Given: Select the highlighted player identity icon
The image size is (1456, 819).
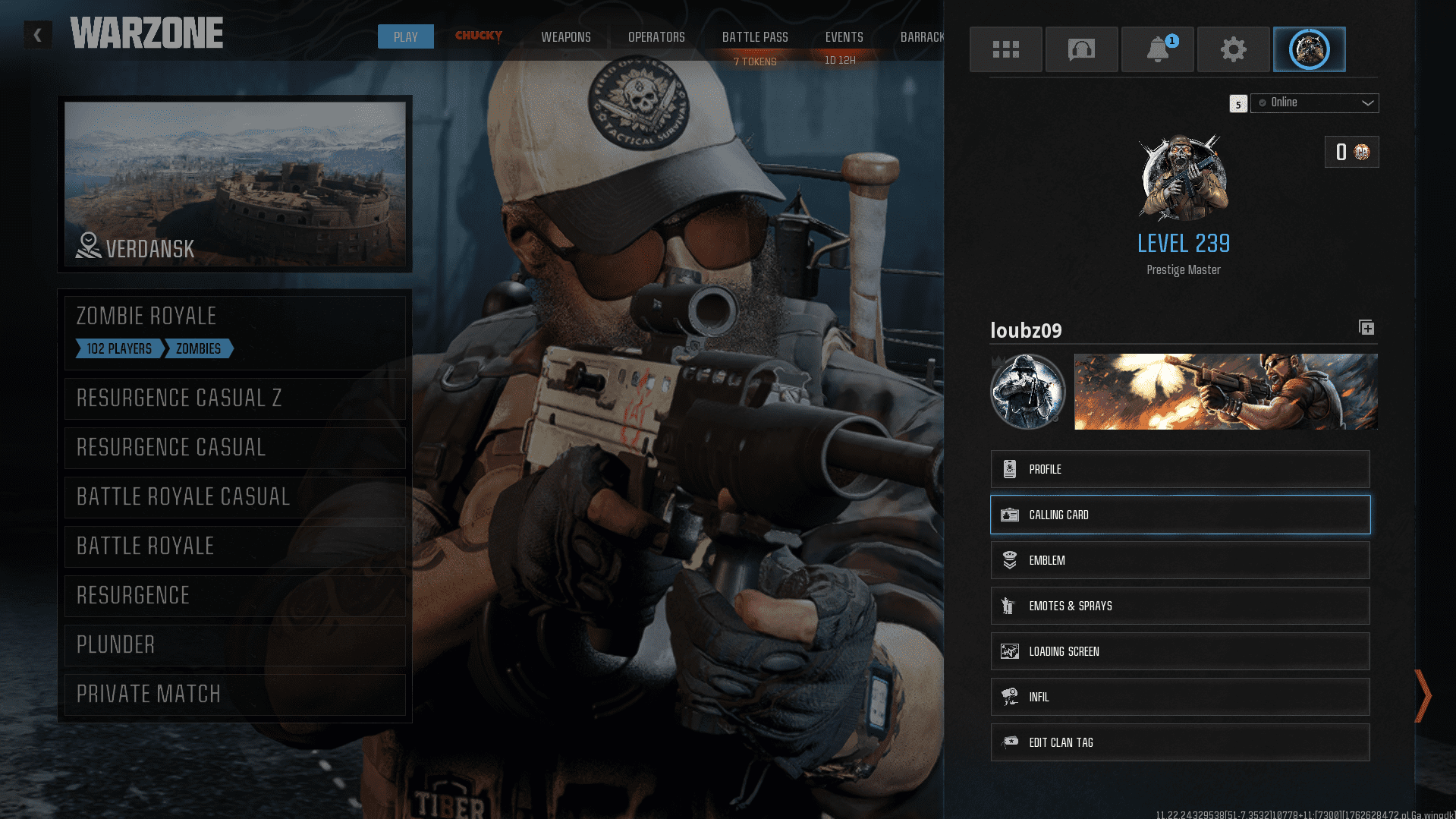Looking at the screenshot, I should (1309, 49).
